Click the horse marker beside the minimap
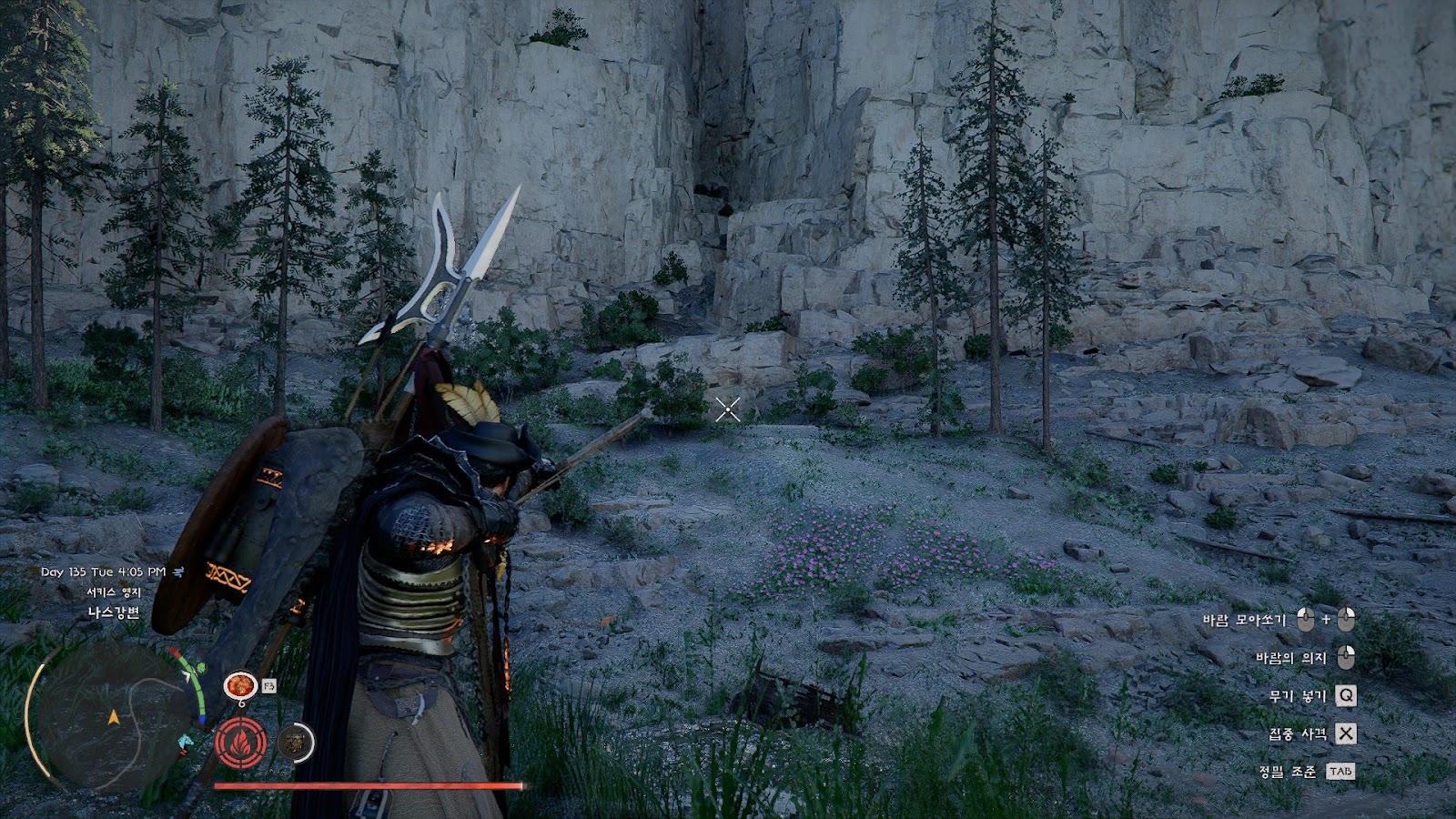The width and height of the screenshot is (1456, 819). pyautogui.click(x=186, y=742)
